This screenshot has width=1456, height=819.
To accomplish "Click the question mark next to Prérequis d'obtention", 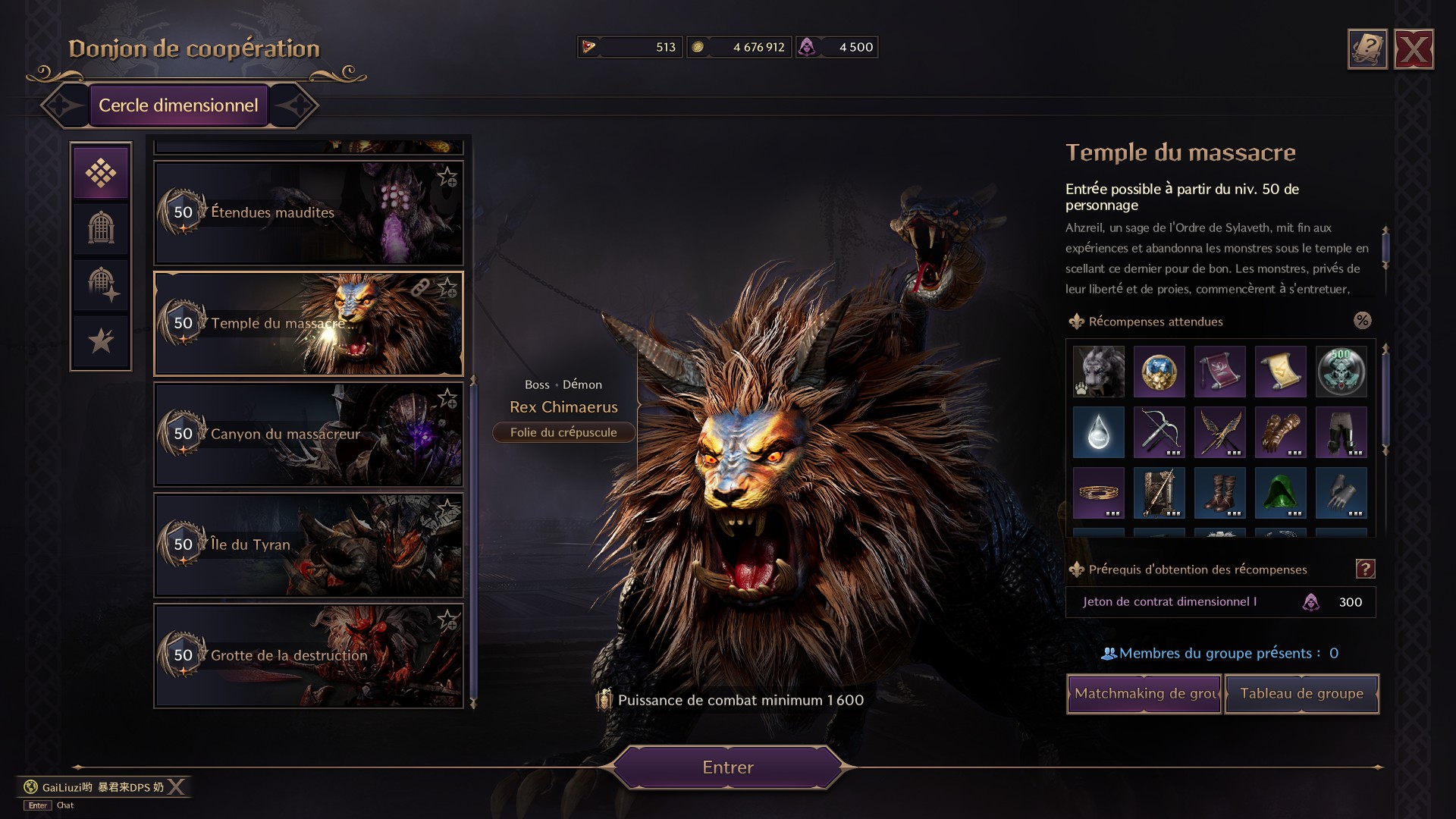I will tap(1365, 570).
